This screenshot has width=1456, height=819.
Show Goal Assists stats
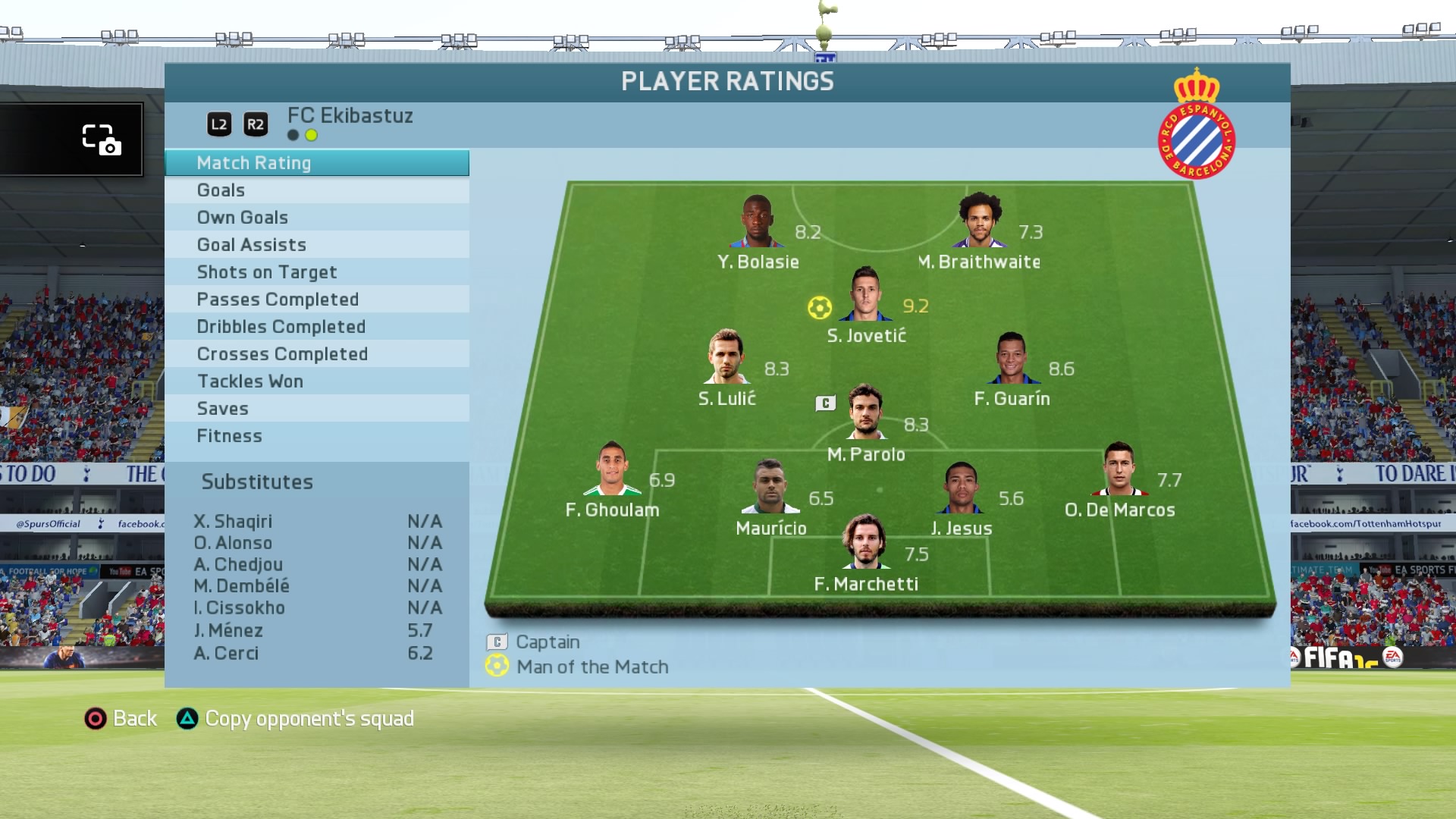pyautogui.click(x=317, y=245)
